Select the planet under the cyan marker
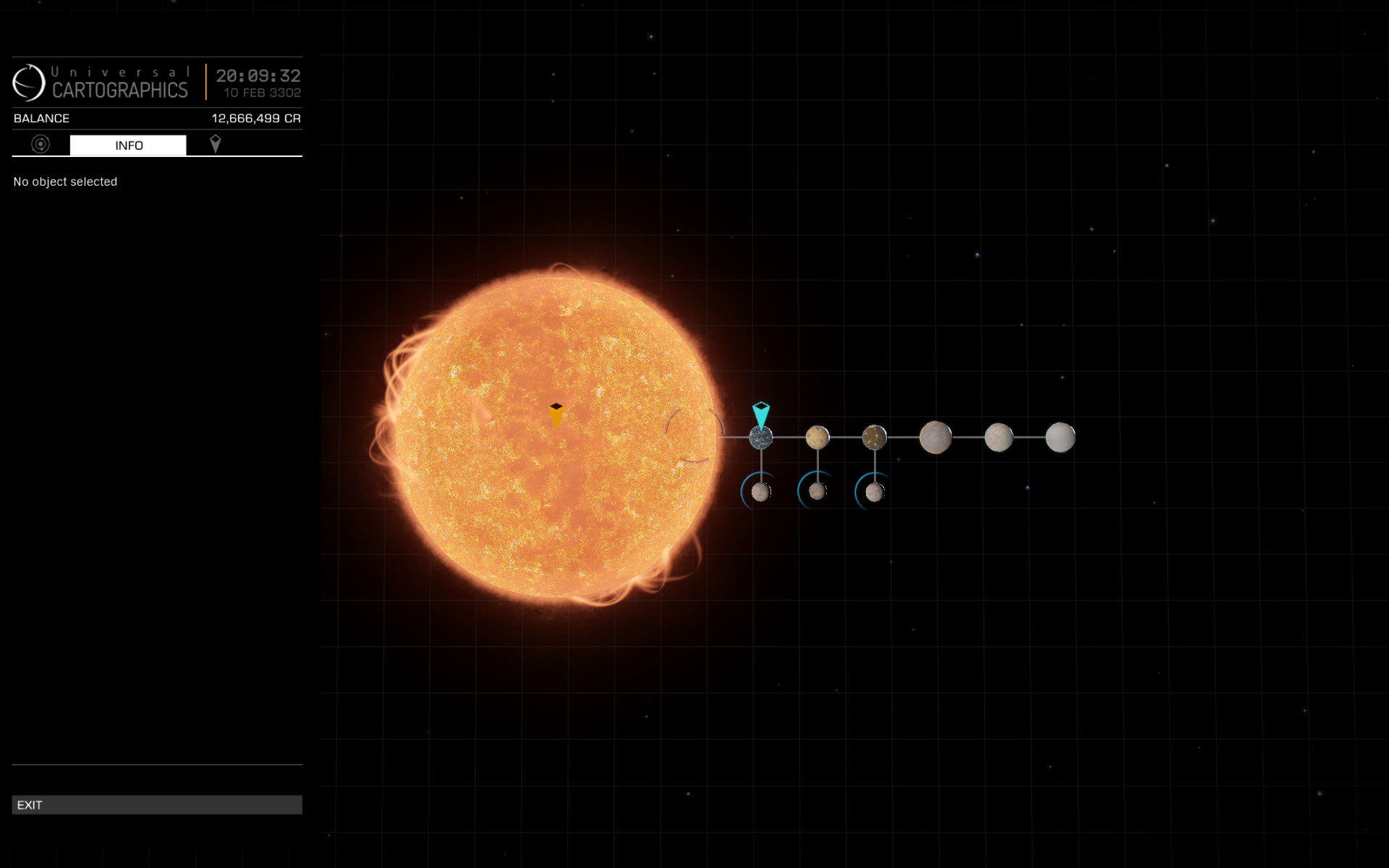The image size is (1389, 868). point(761,438)
